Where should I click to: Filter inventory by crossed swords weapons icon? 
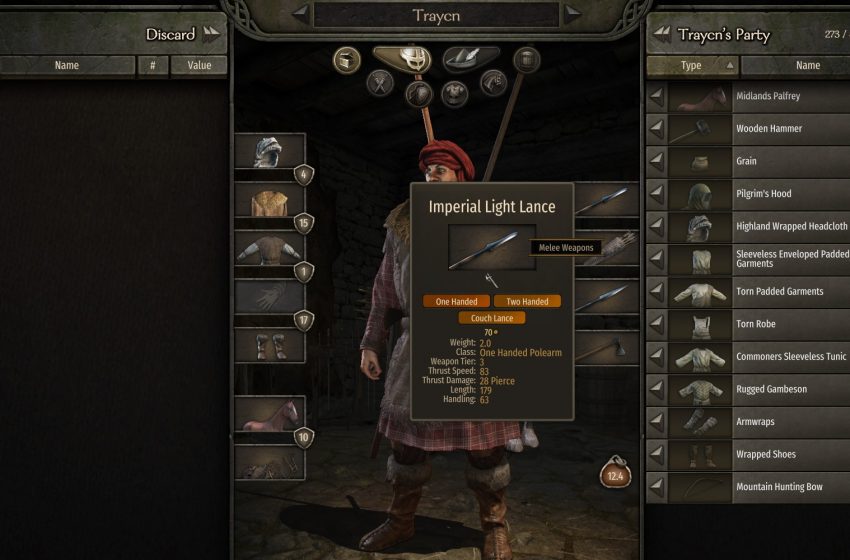[x=381, y=82]
